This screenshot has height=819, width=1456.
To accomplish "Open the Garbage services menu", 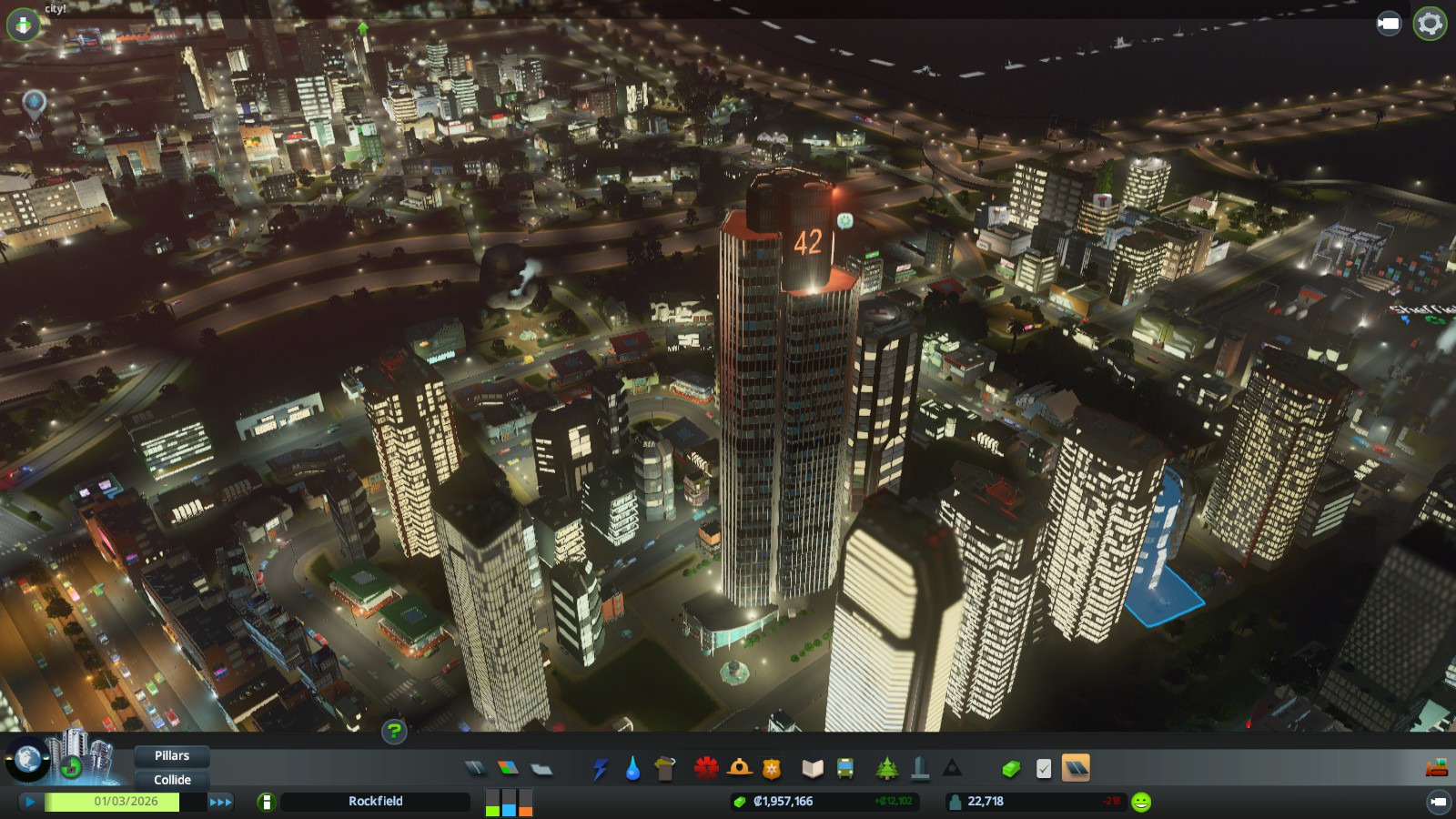I will tap(665, 769).
